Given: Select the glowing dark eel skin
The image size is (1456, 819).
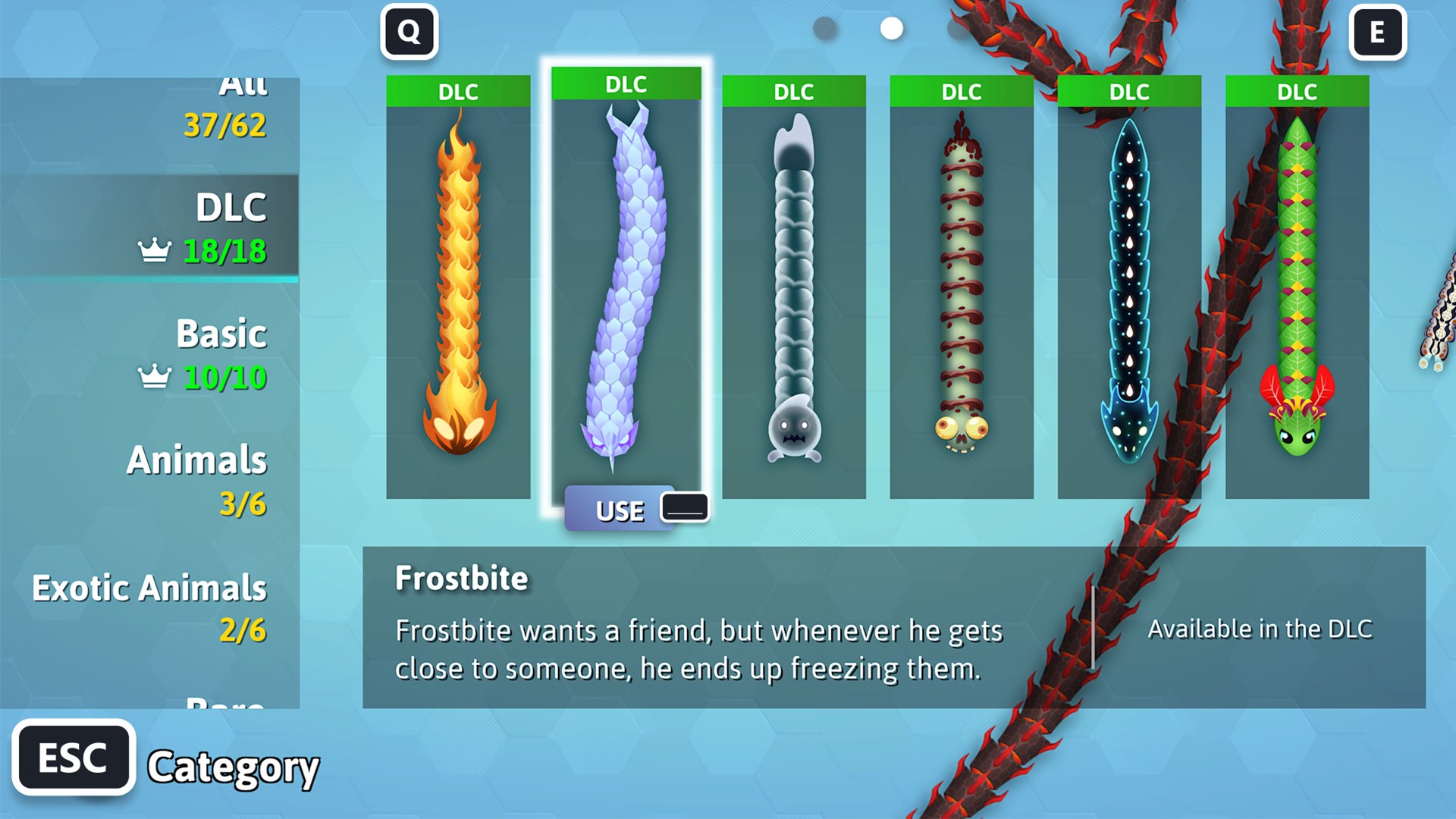Looking at the screenshot, I should tap(1128, 288).
